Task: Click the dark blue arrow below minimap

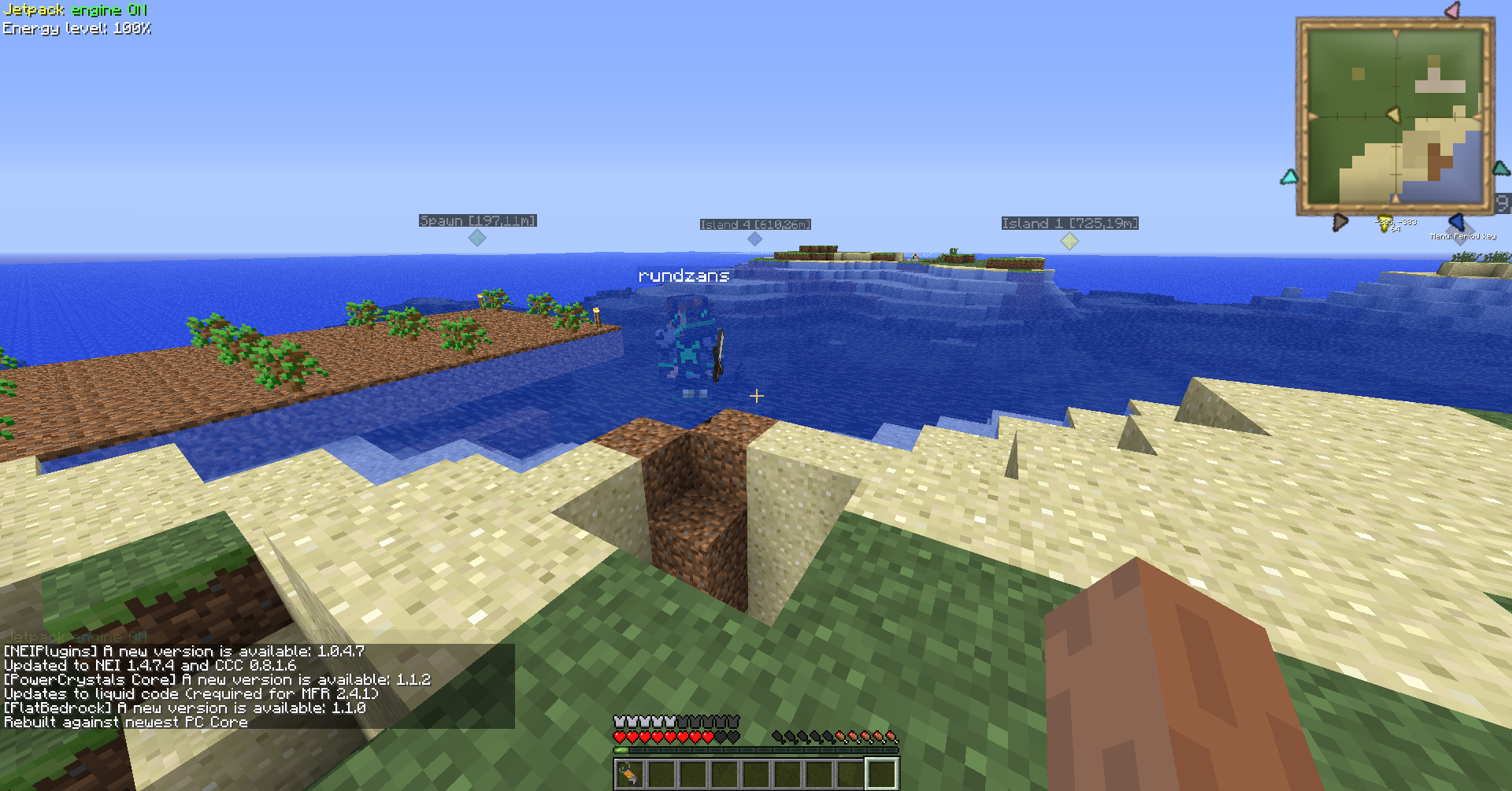Action: (1456, 222)
